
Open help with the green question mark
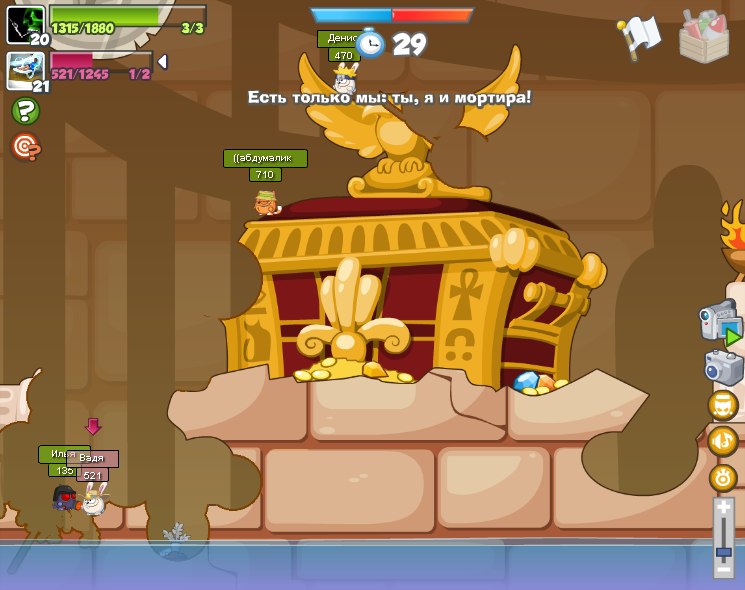(x=25, y=111)
